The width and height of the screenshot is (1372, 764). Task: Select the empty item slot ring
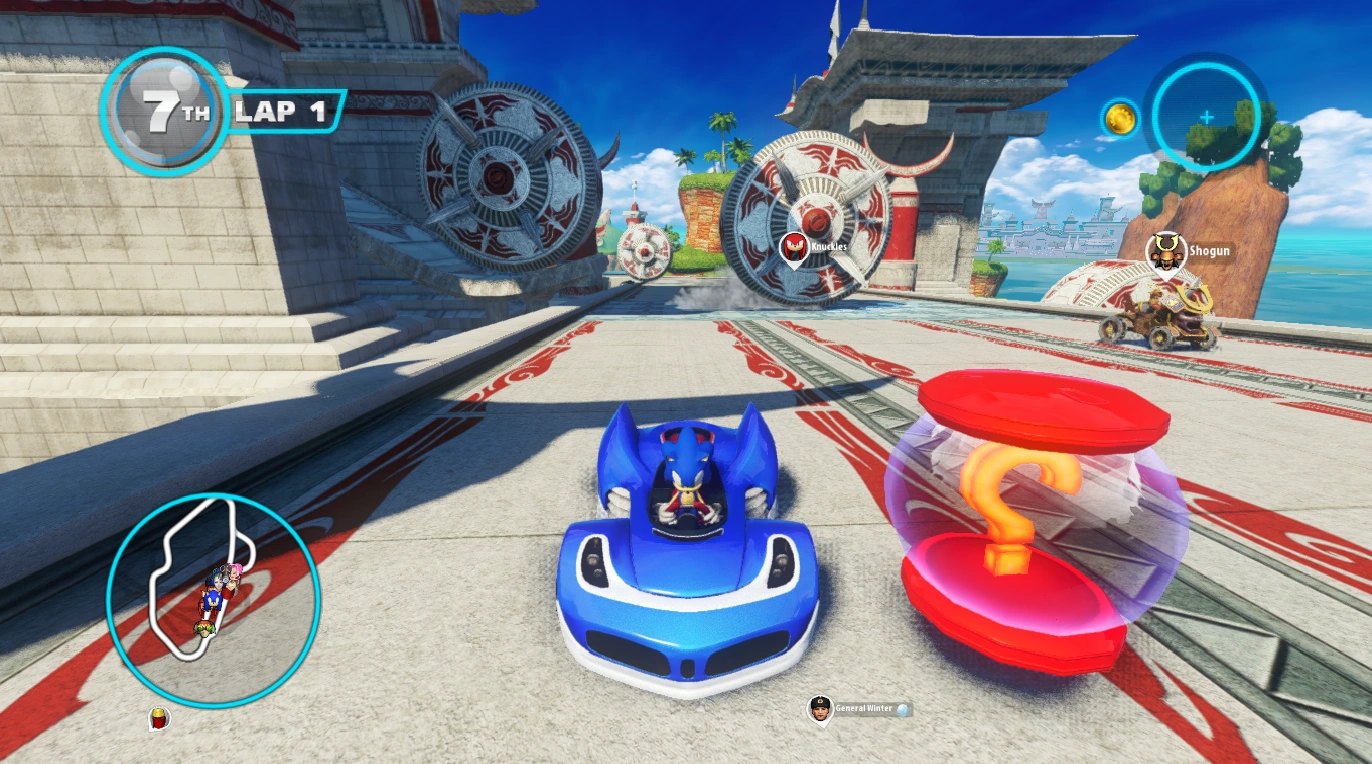click(1205, 117)
